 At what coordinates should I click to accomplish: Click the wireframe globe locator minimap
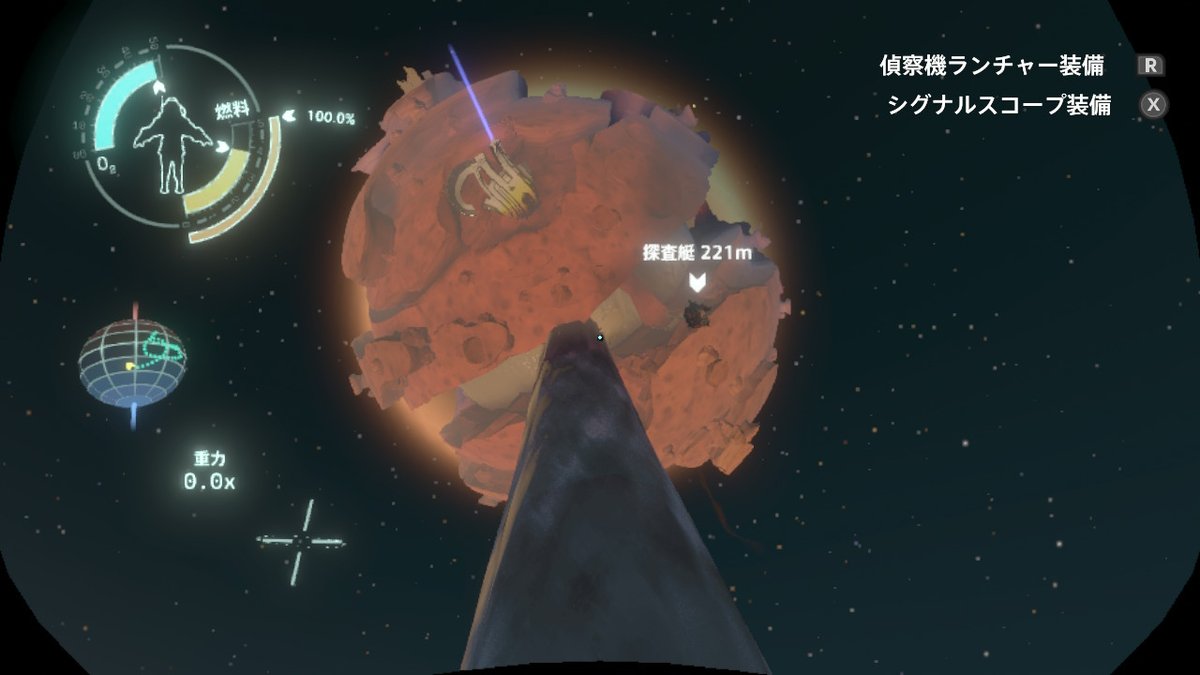pos(132,361)
